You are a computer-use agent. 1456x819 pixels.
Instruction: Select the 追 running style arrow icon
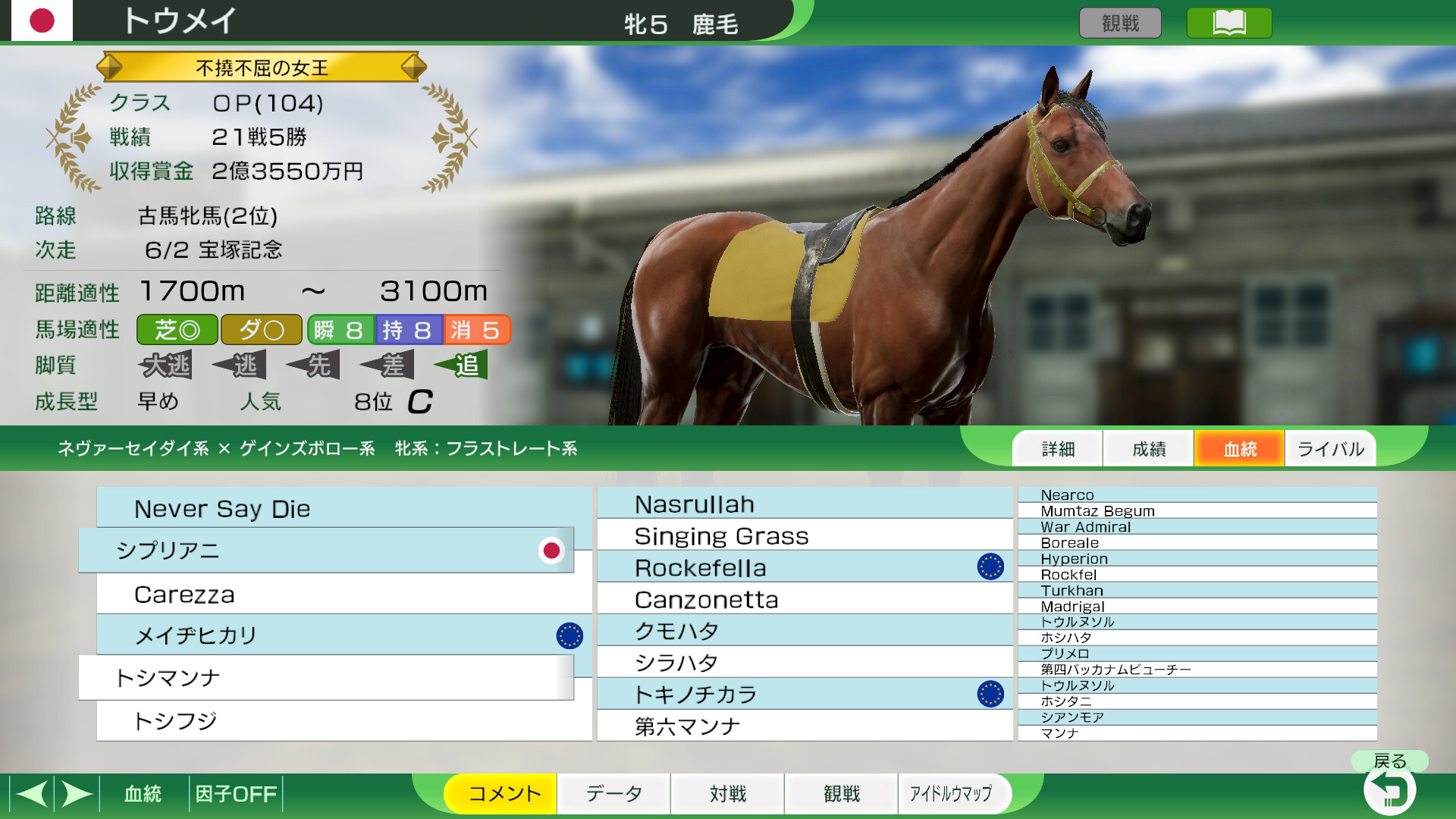461,365
